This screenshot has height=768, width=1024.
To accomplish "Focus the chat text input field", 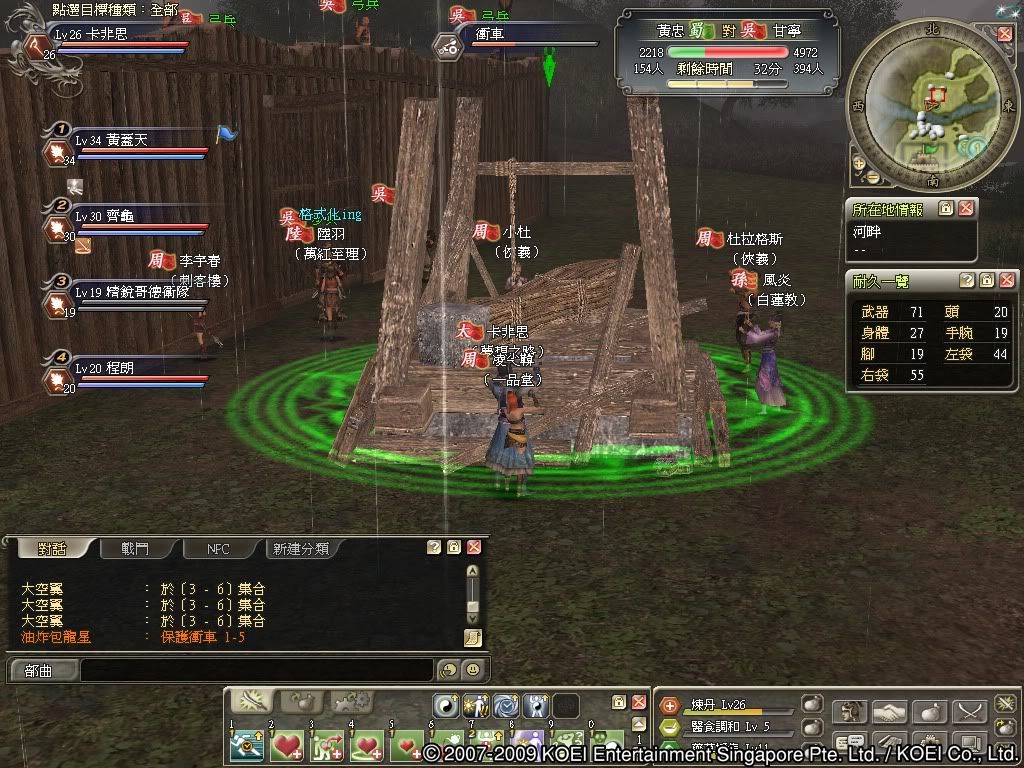I will click(x=255, y=671).
